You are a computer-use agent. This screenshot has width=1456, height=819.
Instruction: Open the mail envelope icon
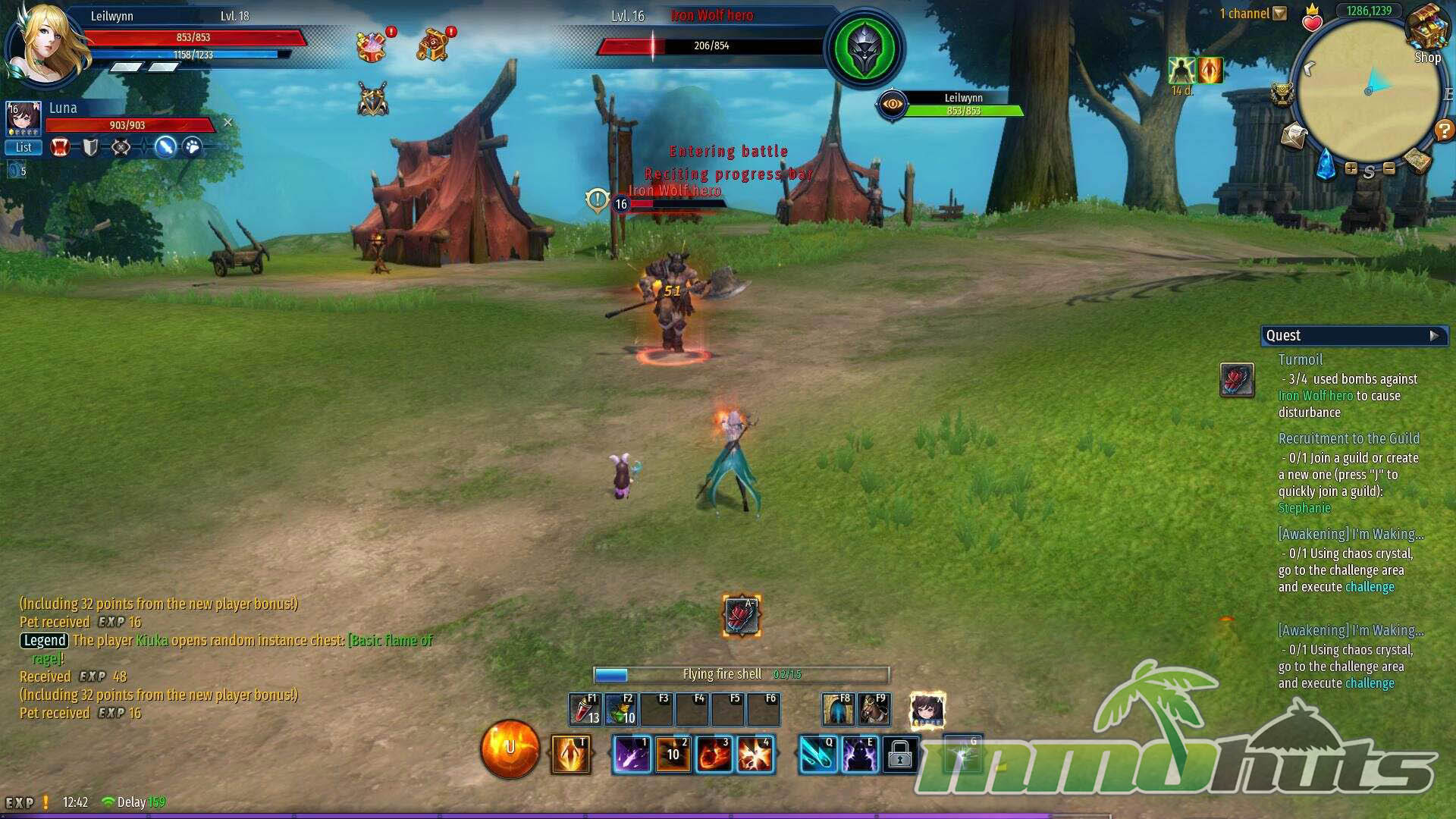point(1294,136)
